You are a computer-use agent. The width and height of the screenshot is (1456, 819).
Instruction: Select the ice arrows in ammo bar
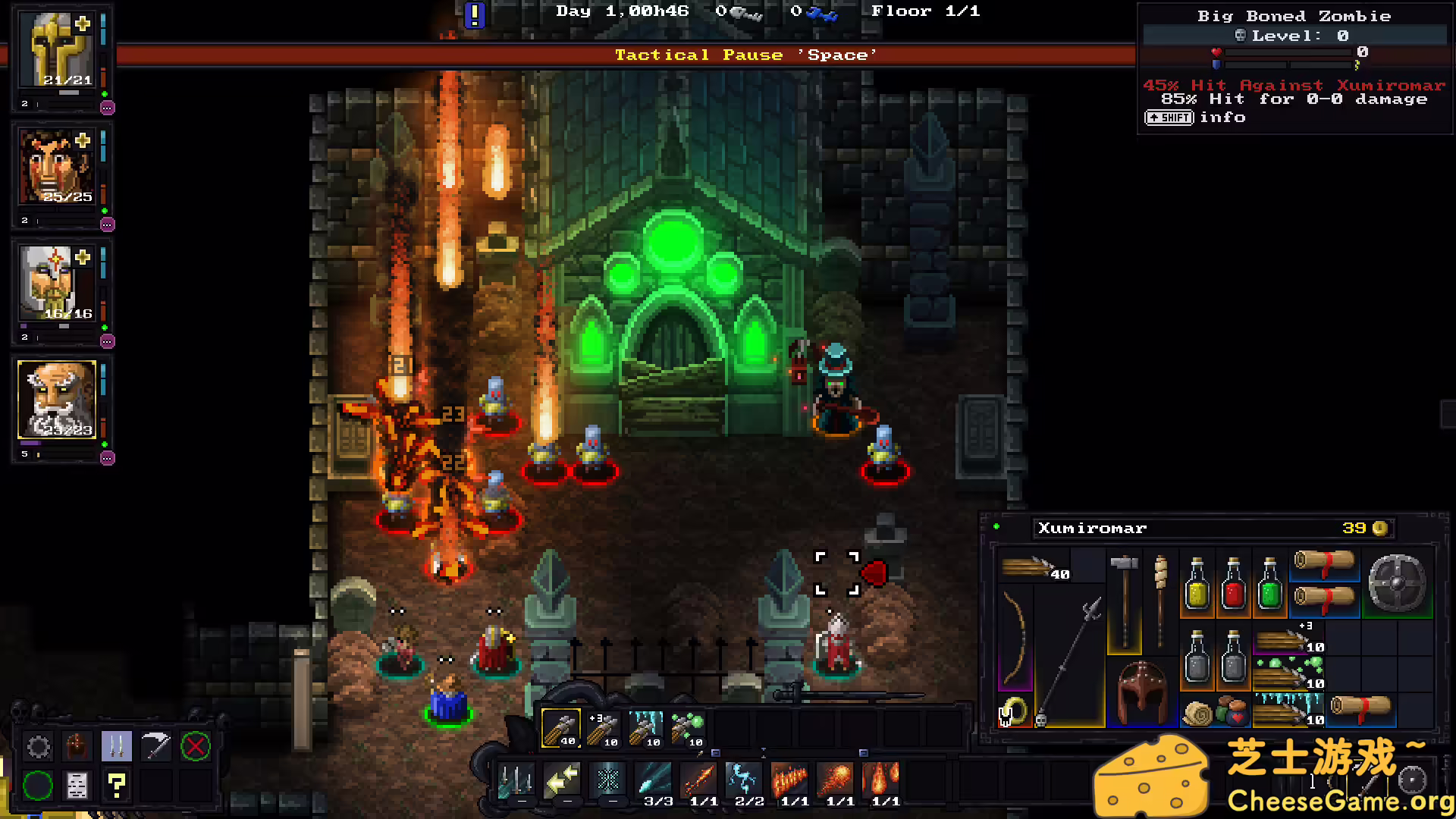646,729
